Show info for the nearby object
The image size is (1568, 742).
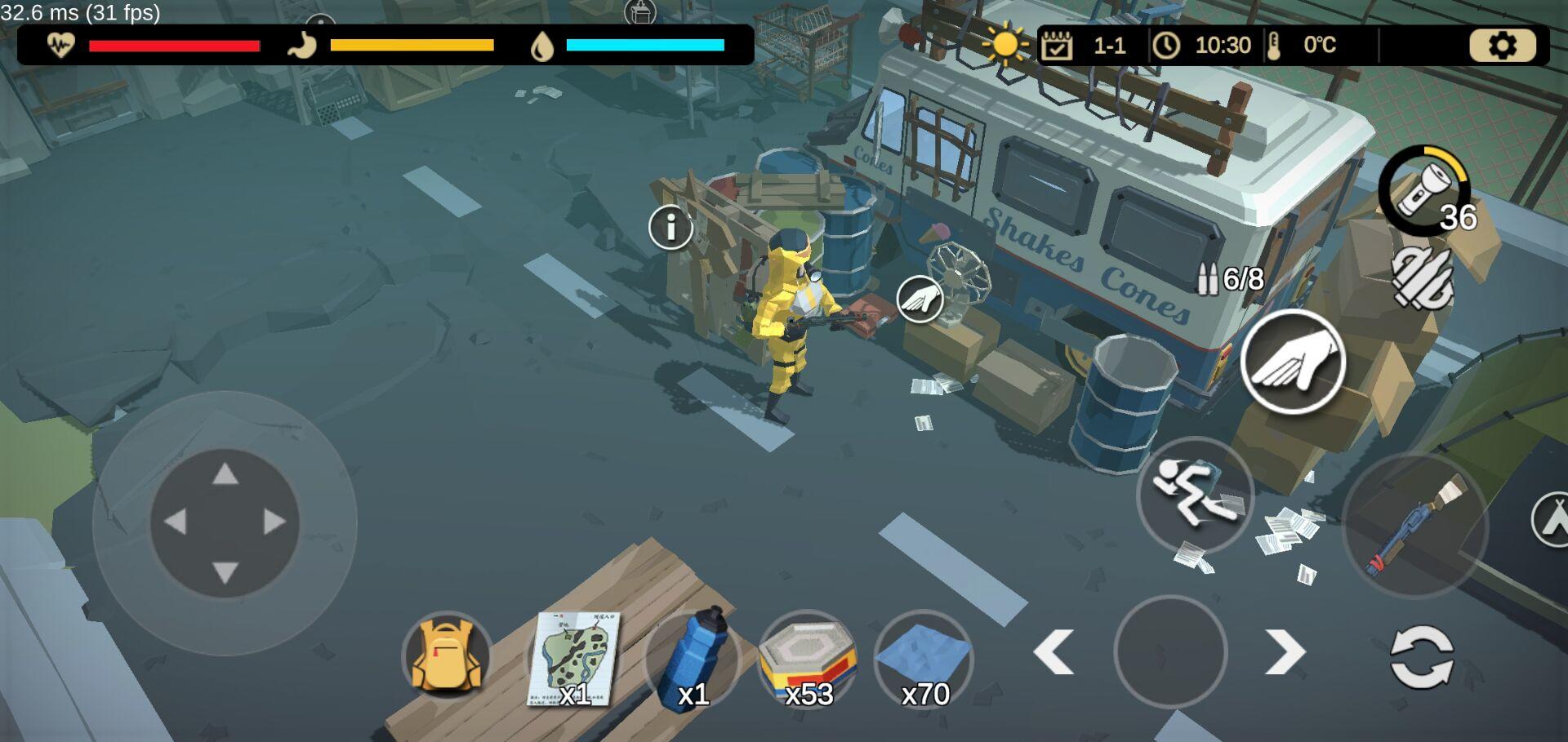(x=670, y=227)
